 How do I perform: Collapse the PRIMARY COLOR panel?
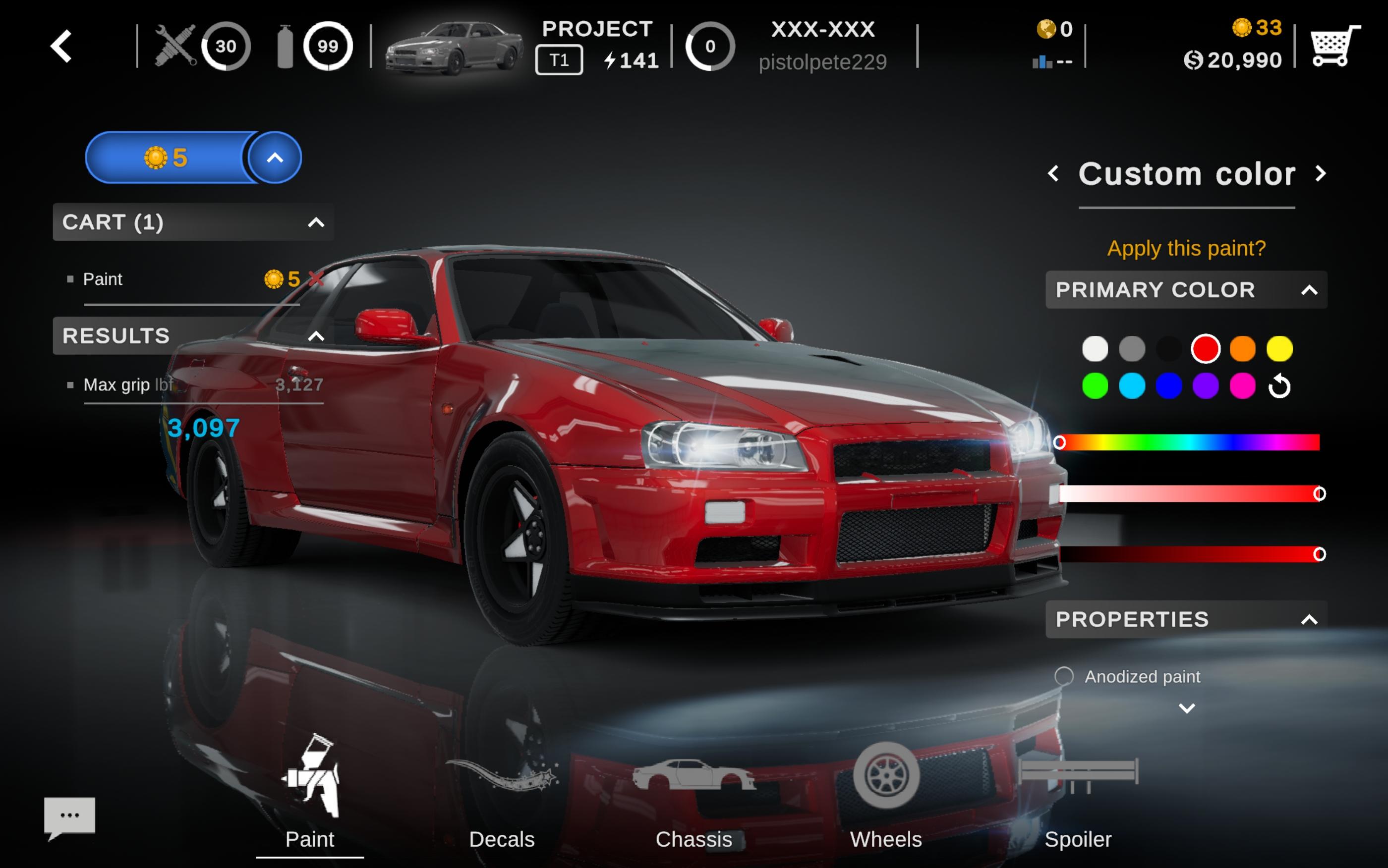click(x=1309, y=290)
